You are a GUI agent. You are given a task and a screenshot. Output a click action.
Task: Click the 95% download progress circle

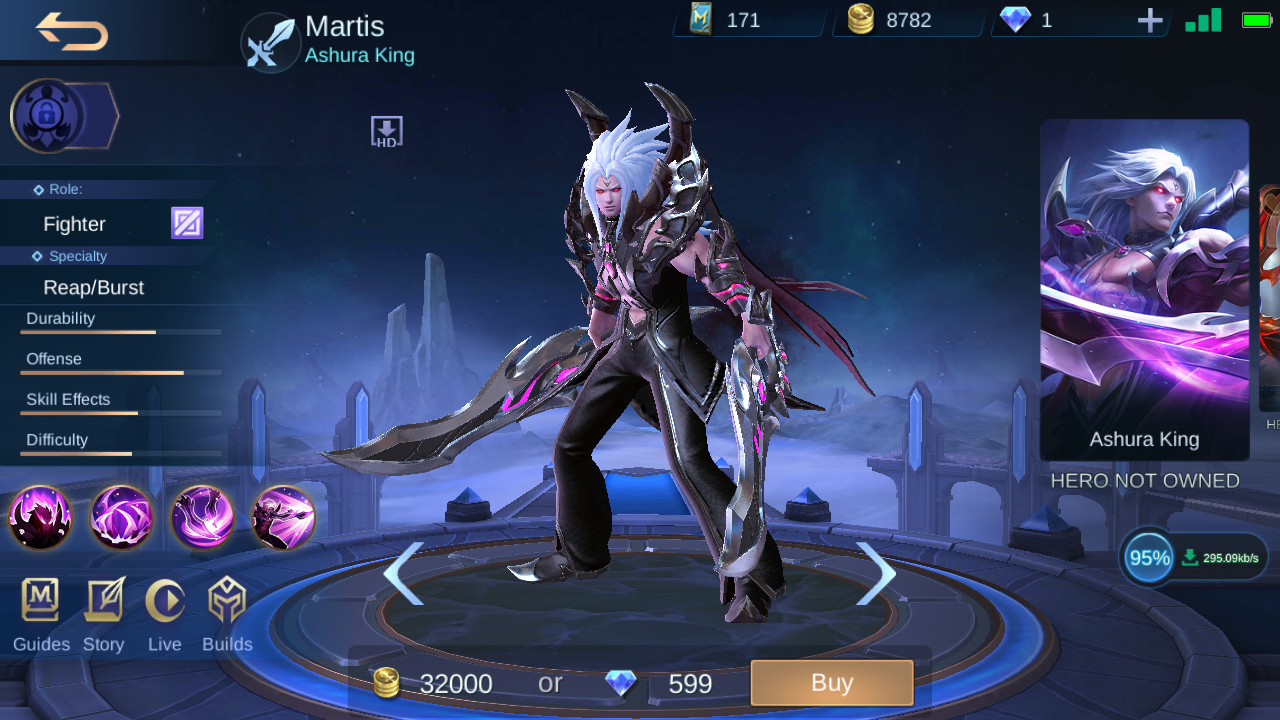click(1146, 557)
